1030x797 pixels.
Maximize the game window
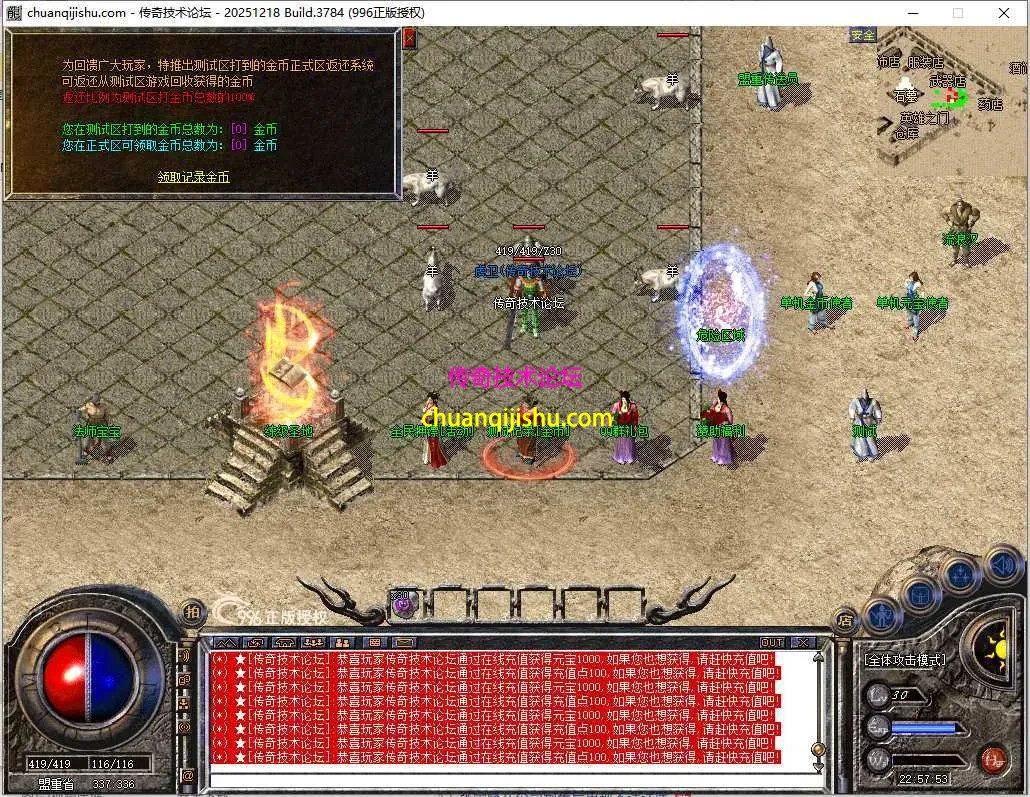(x=957, y=13)
